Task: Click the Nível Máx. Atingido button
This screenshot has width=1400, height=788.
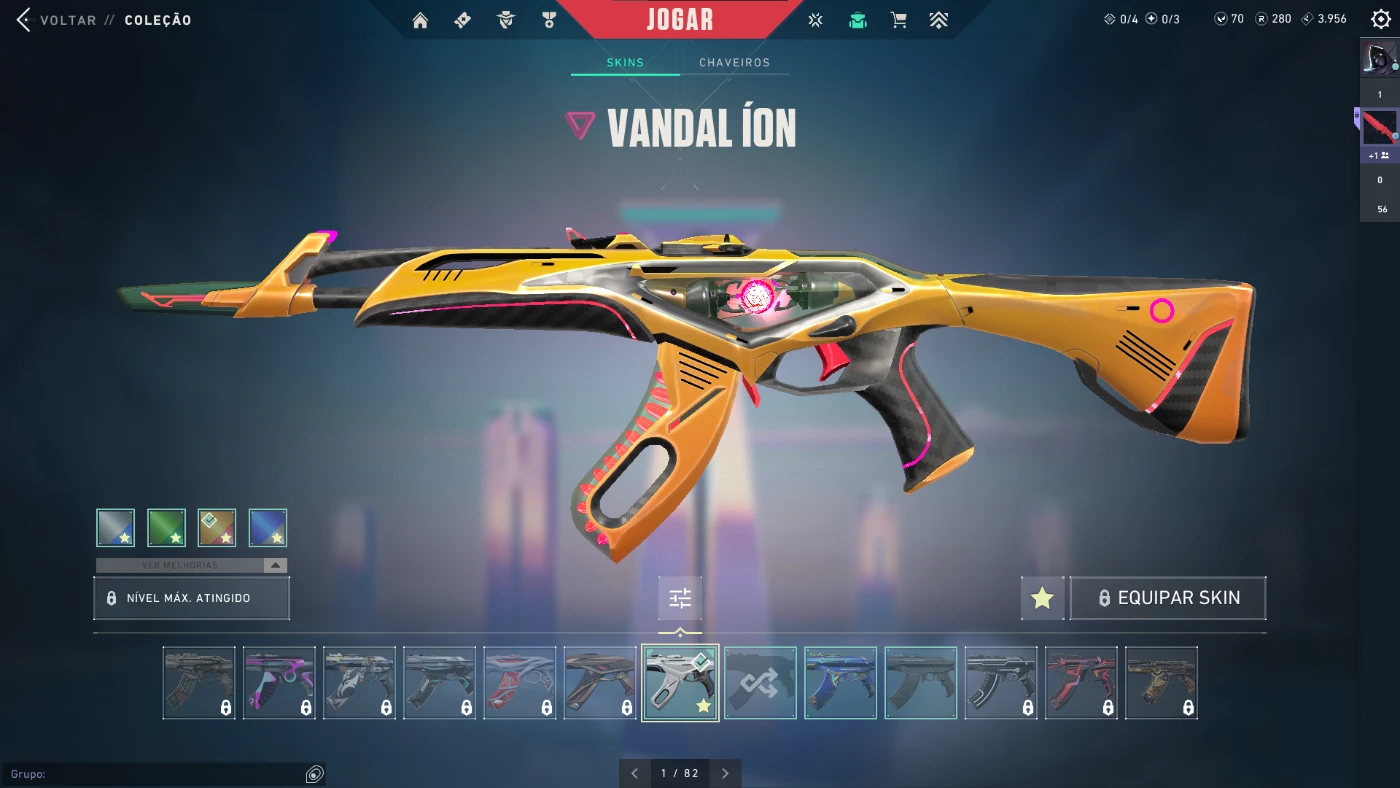Action: (x=191, y=598)
